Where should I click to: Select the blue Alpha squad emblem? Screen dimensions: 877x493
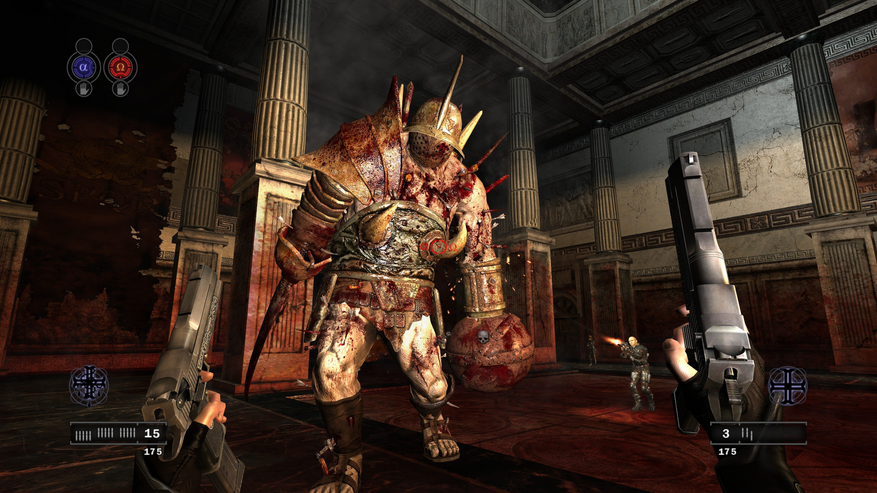84,67
